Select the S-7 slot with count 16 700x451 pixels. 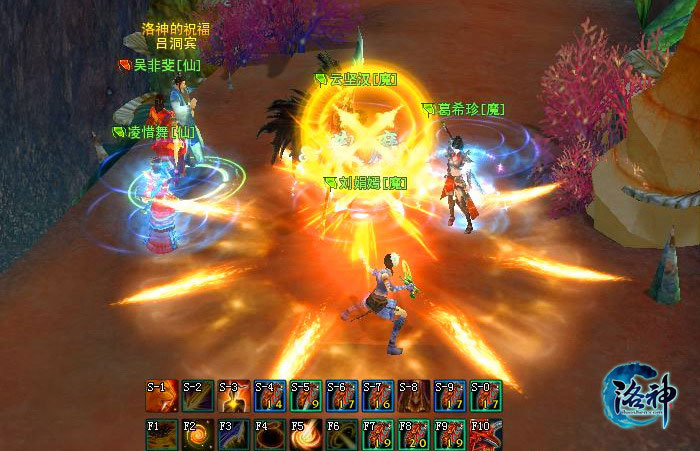click(377, 396)
